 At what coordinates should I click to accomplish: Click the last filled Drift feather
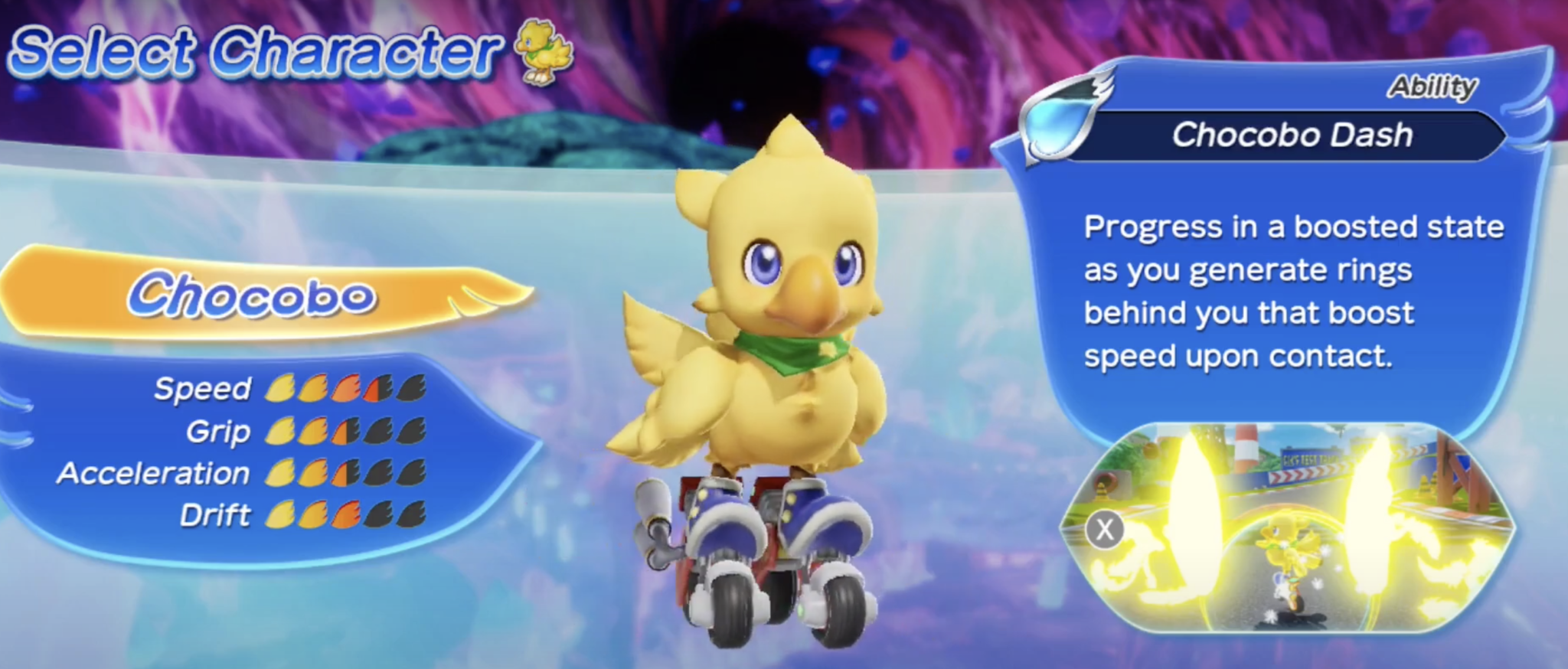(x=346, y=514)
